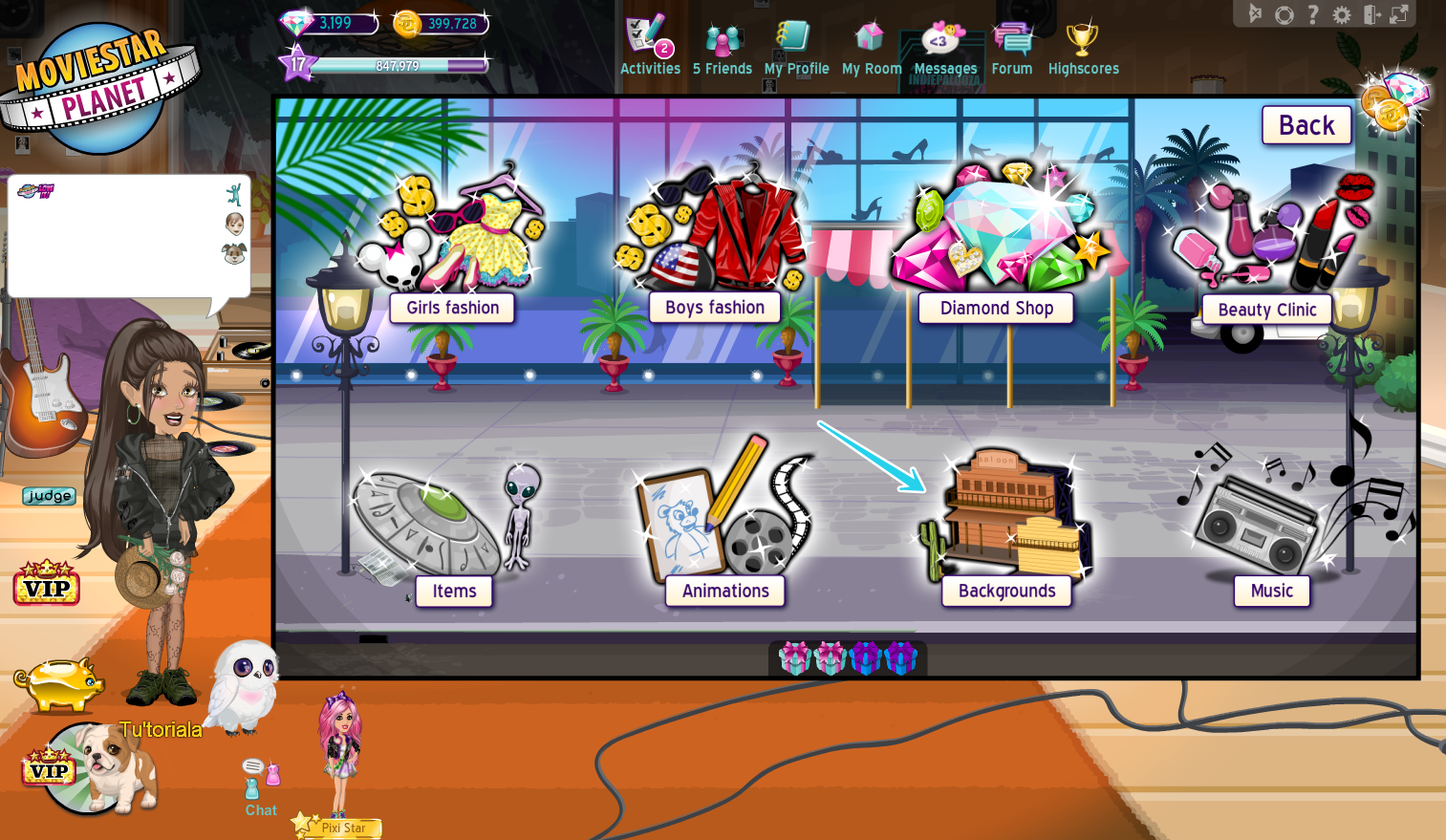
Task: Go to My Profile
Action: [x=796, y=43]
